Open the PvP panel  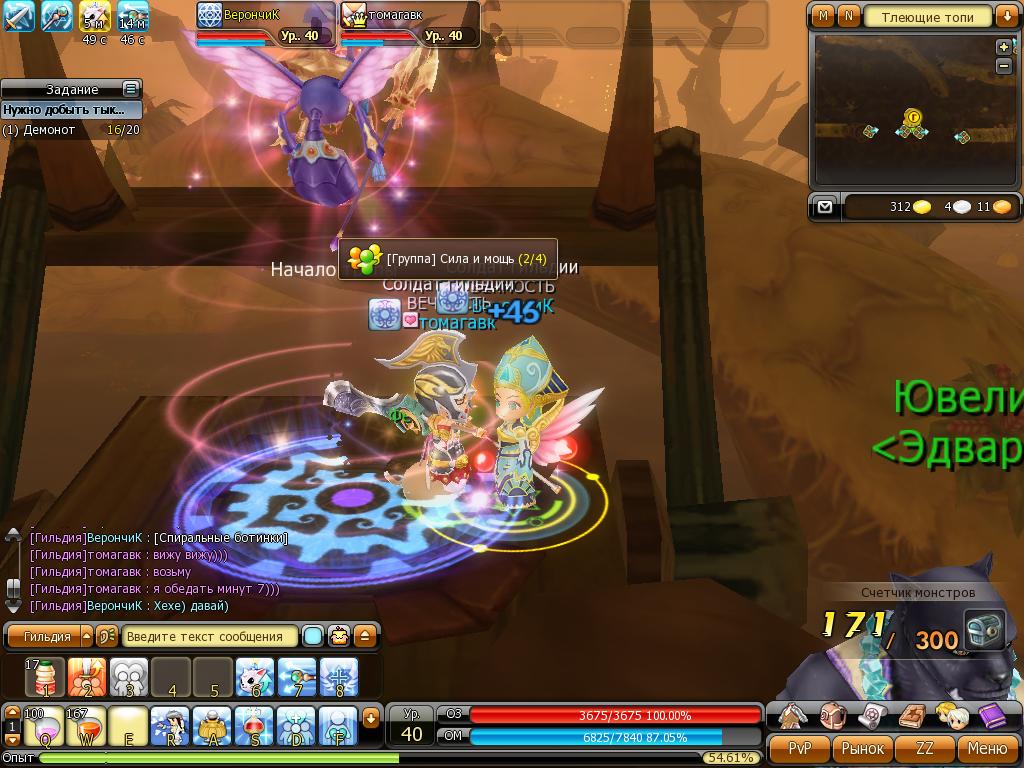799,748
